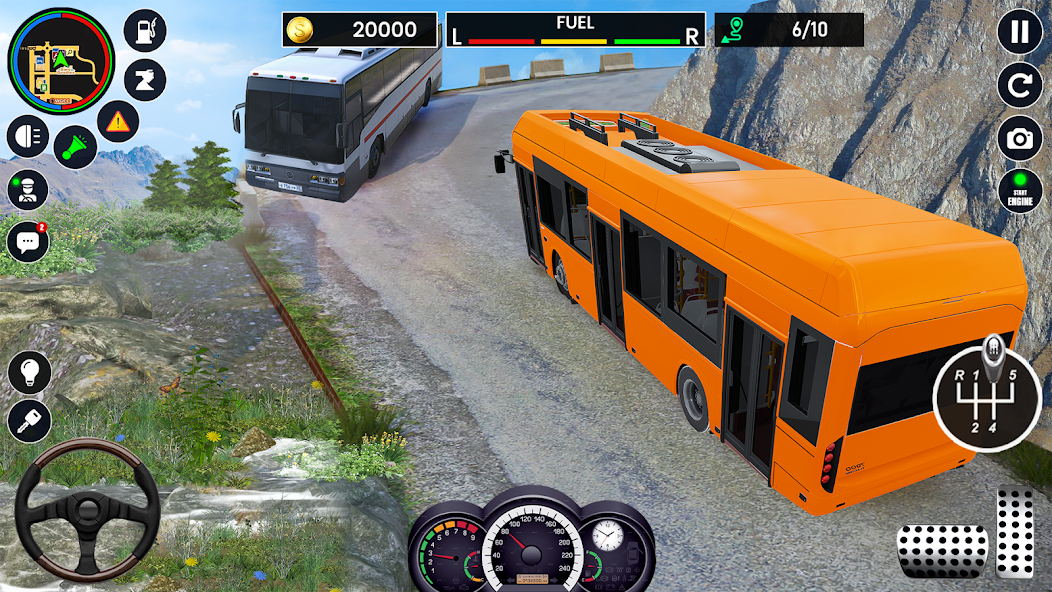Pause the game
Viewport: 1052px width, 592px height.
click(1019, 32)
